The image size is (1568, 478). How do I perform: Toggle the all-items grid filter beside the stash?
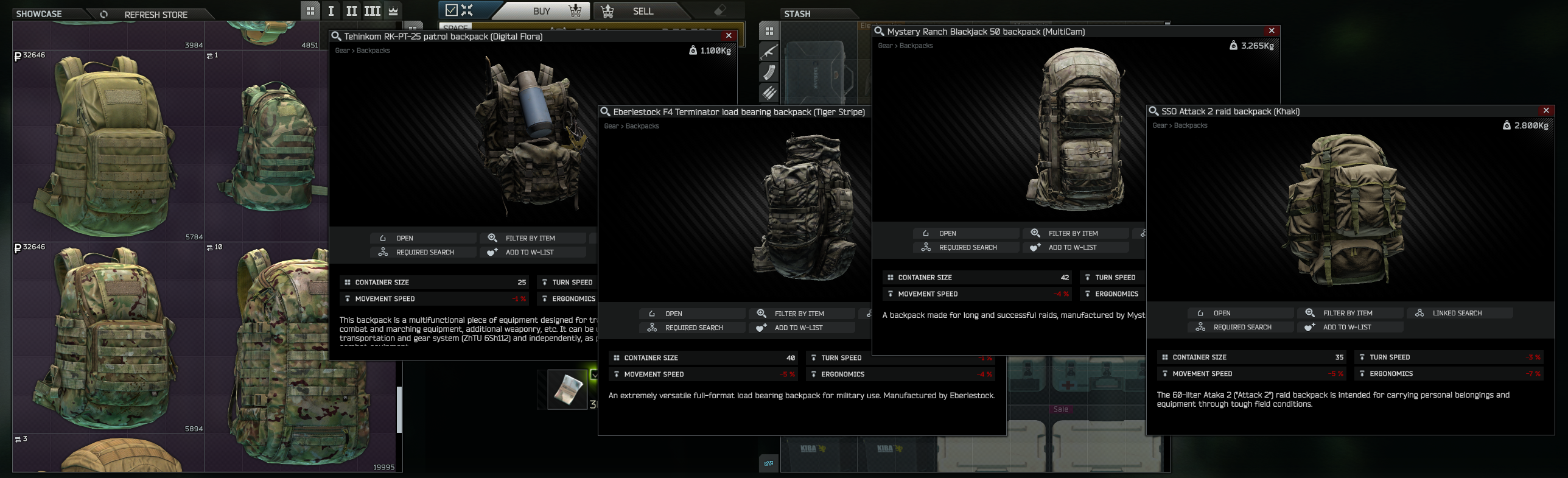point(769,30)
